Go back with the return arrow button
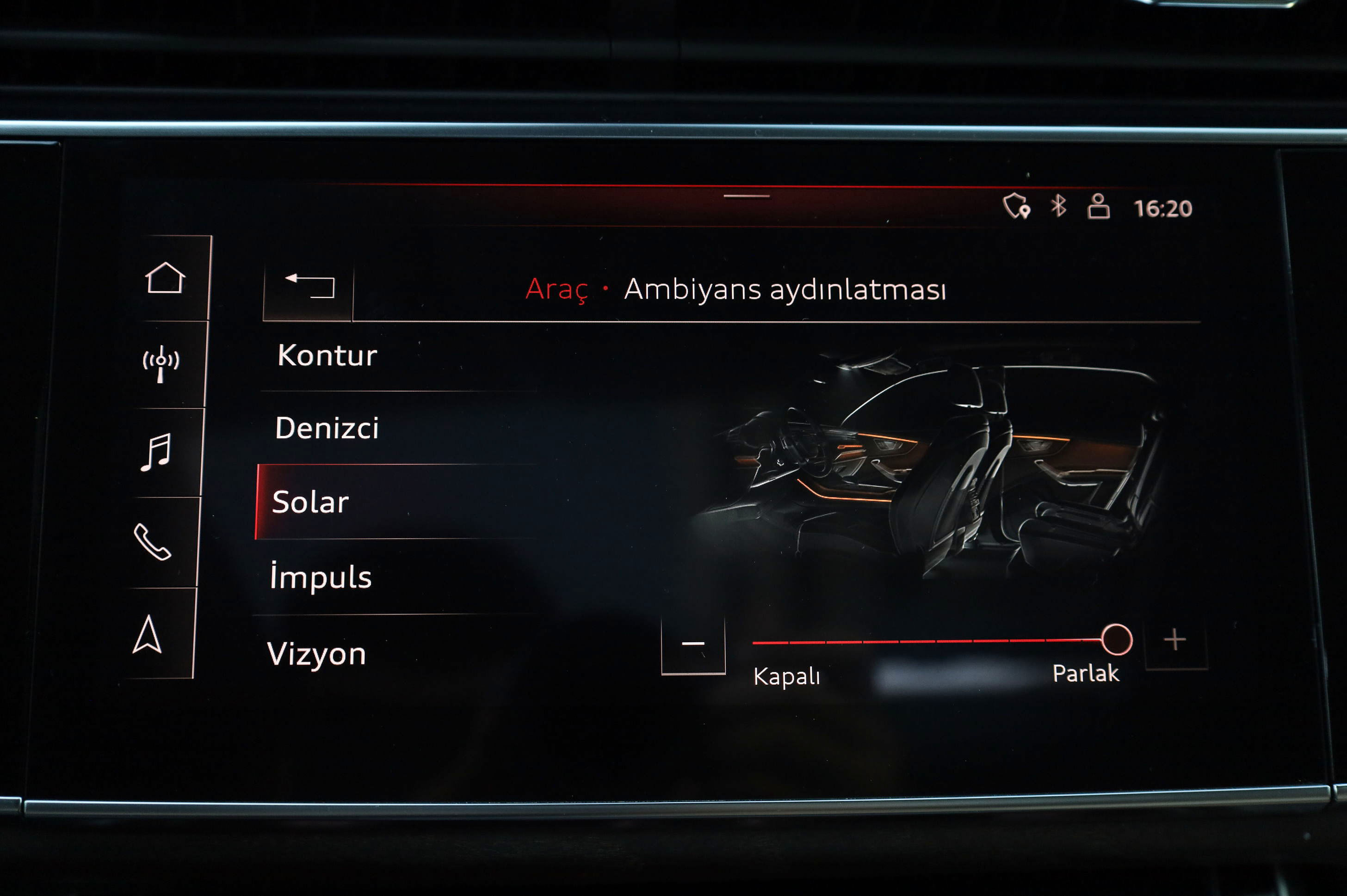 pyautogui.click(x=309, y=286)
